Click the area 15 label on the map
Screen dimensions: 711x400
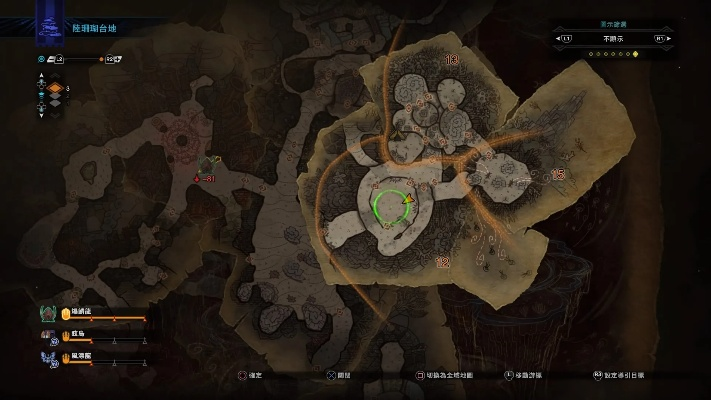tap(558, 174)
